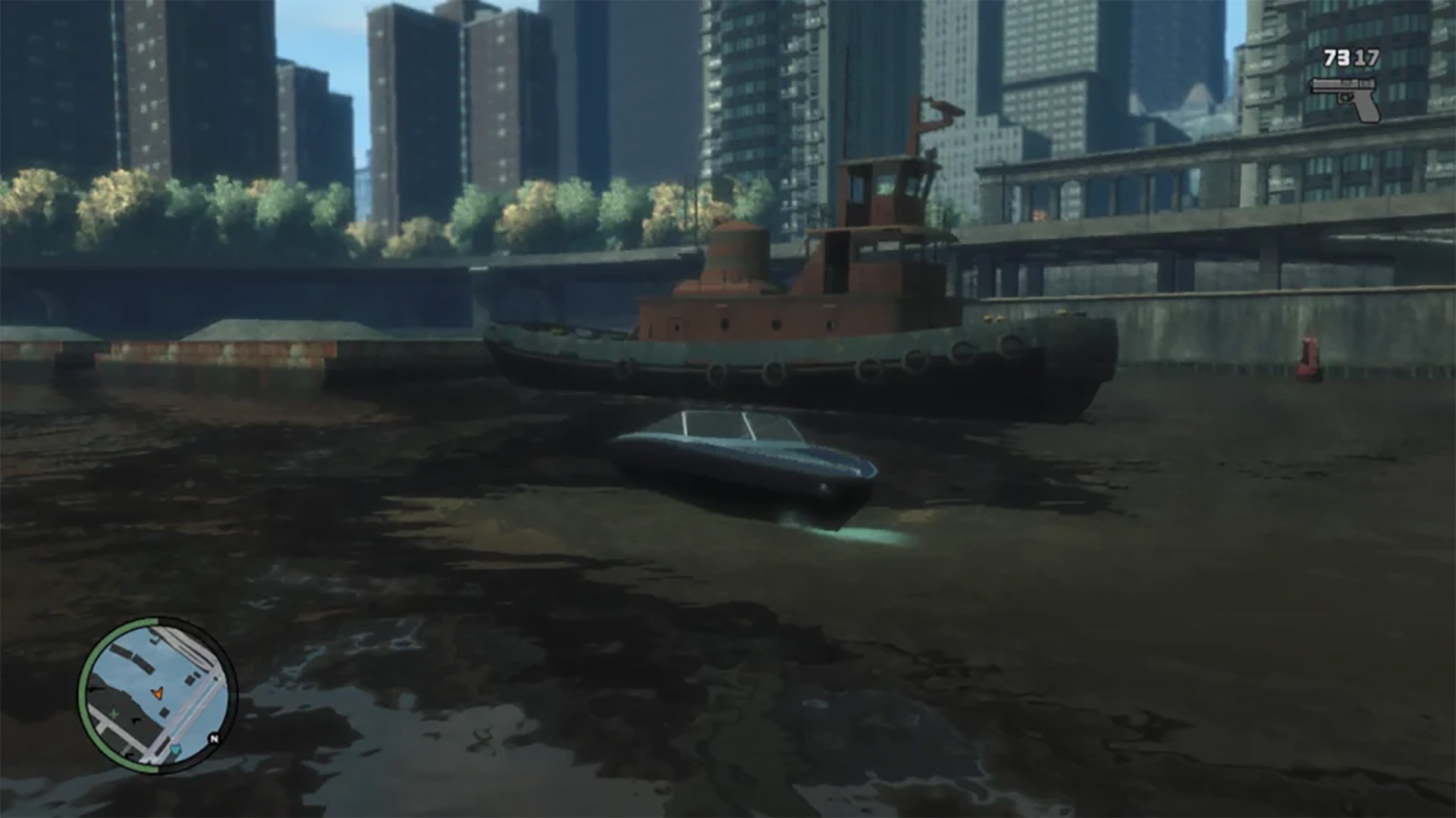The image size is (1456, 818).
Task: Click the cyan waypoint blip on the radar
Action: [175, 750]
